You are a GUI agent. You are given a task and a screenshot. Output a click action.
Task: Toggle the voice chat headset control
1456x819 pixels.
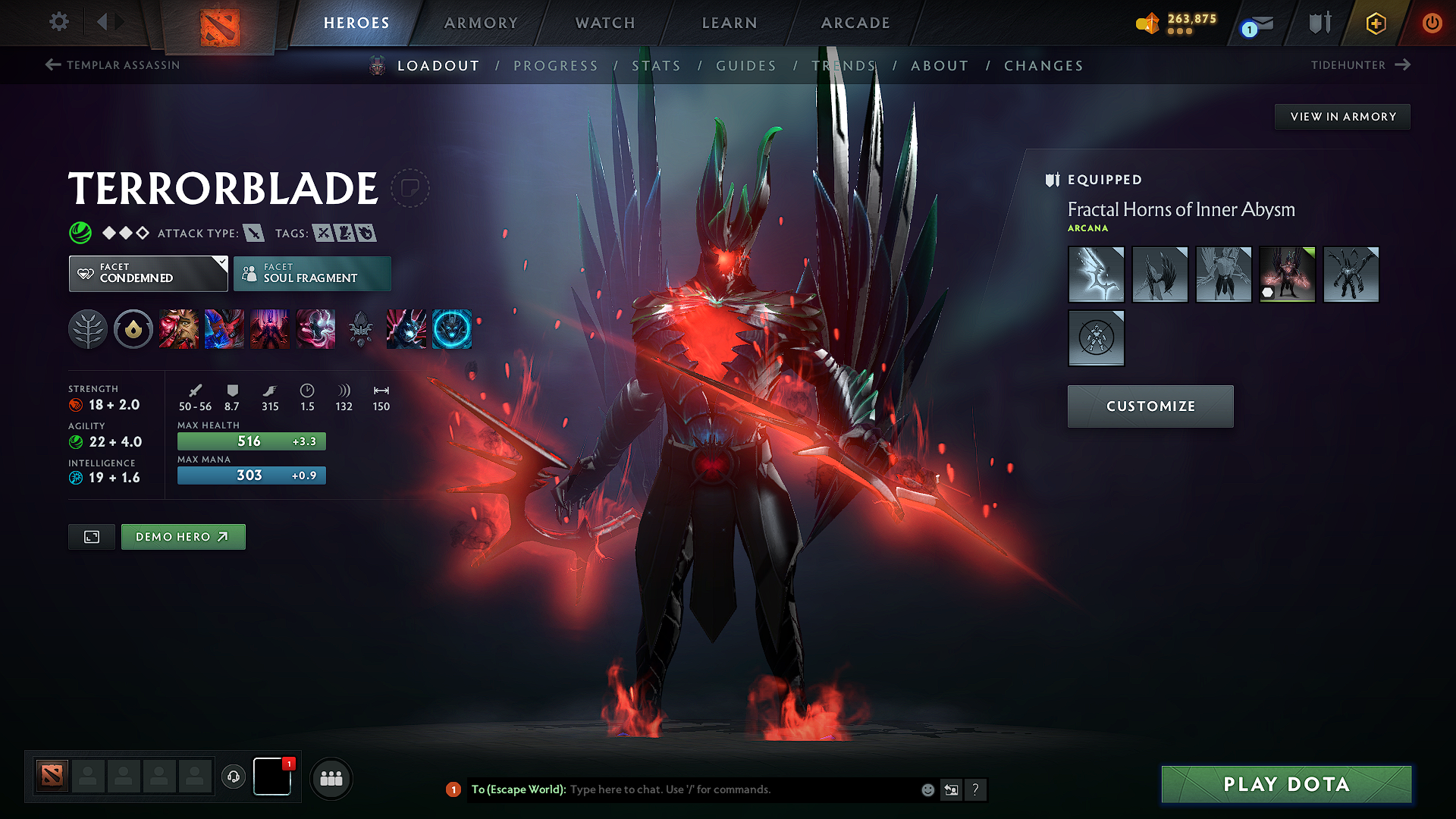(x=233, y=778)
